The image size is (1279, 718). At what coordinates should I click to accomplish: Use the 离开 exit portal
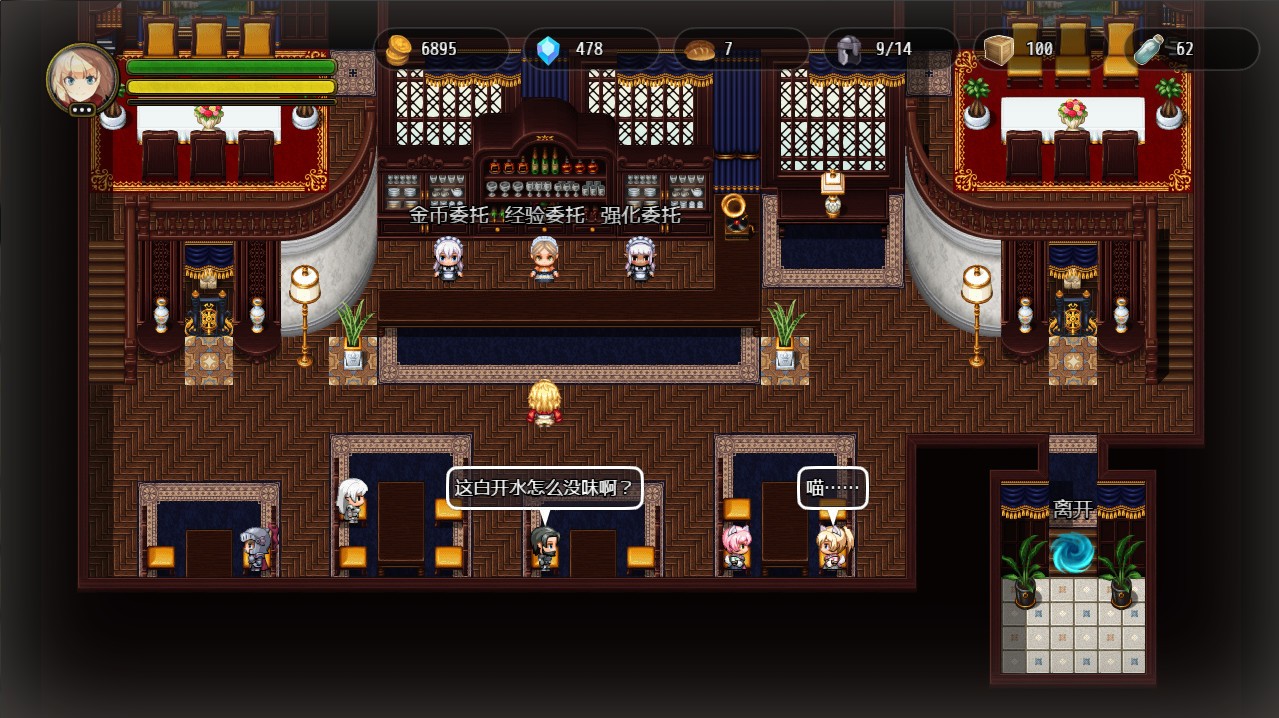1073,551
